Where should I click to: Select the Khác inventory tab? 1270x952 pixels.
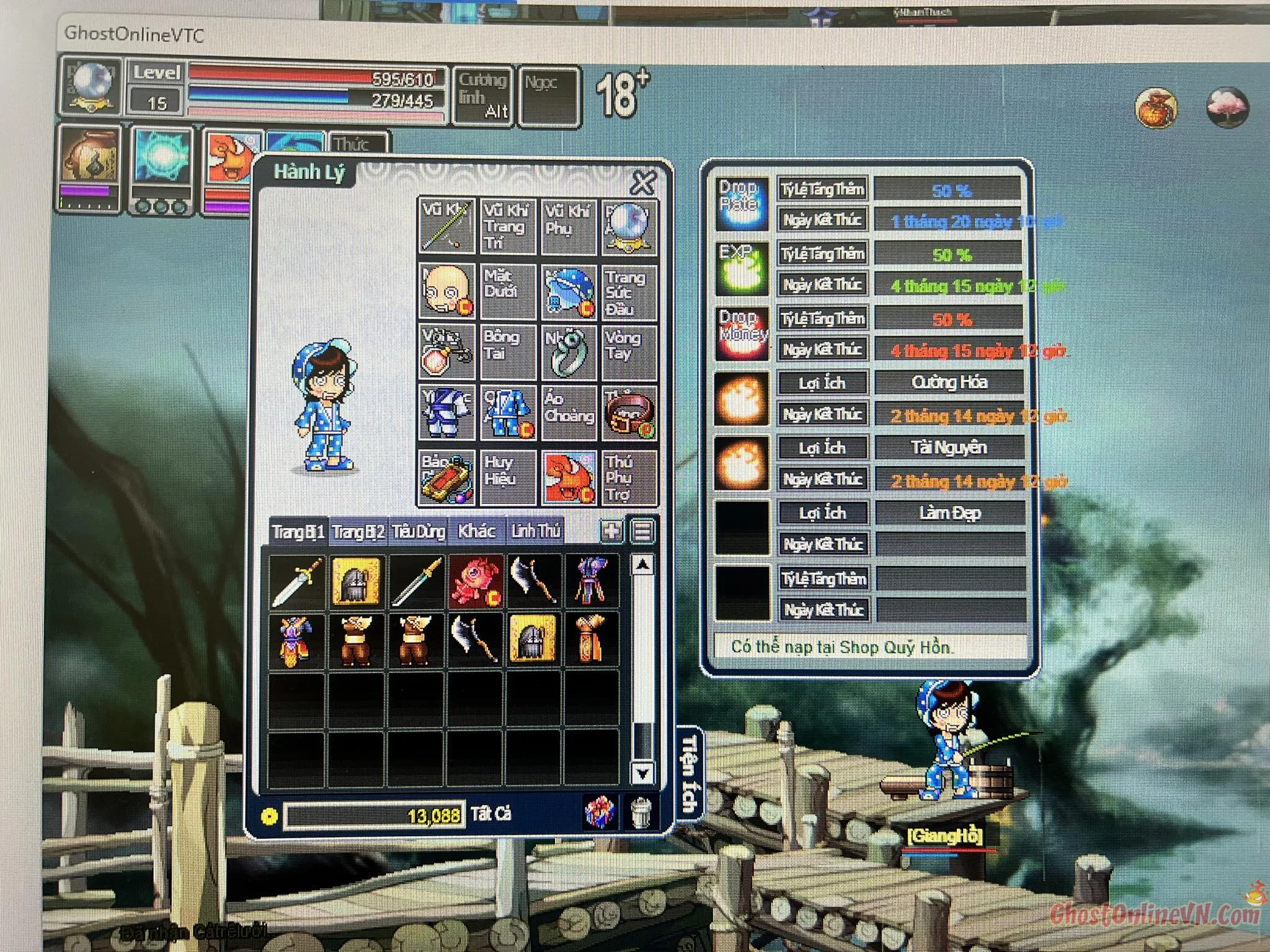click(476, 532)
